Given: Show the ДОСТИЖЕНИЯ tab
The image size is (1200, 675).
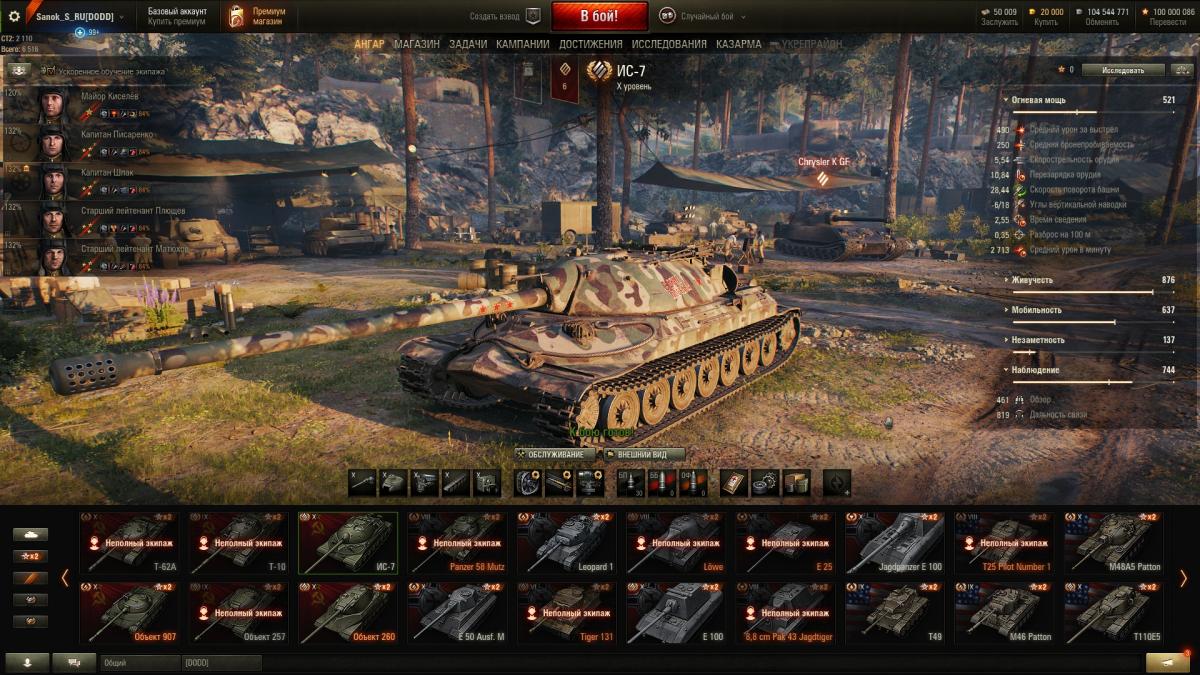Looking at the screenshot, I should (x=590, y=44).
